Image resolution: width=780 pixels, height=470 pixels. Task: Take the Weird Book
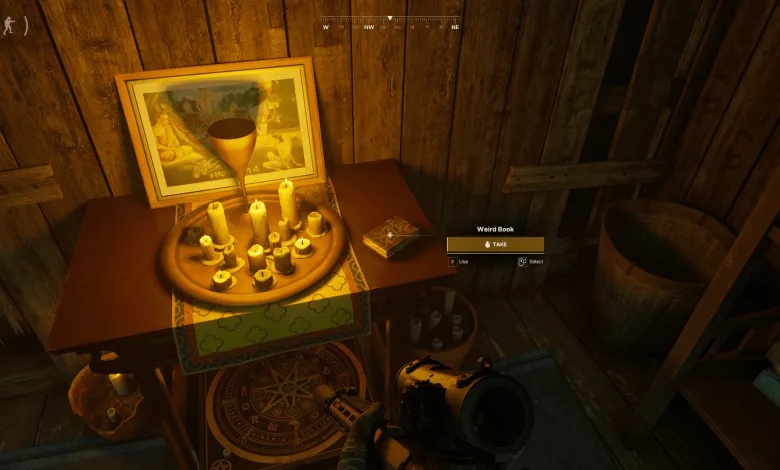click(495, 244)
